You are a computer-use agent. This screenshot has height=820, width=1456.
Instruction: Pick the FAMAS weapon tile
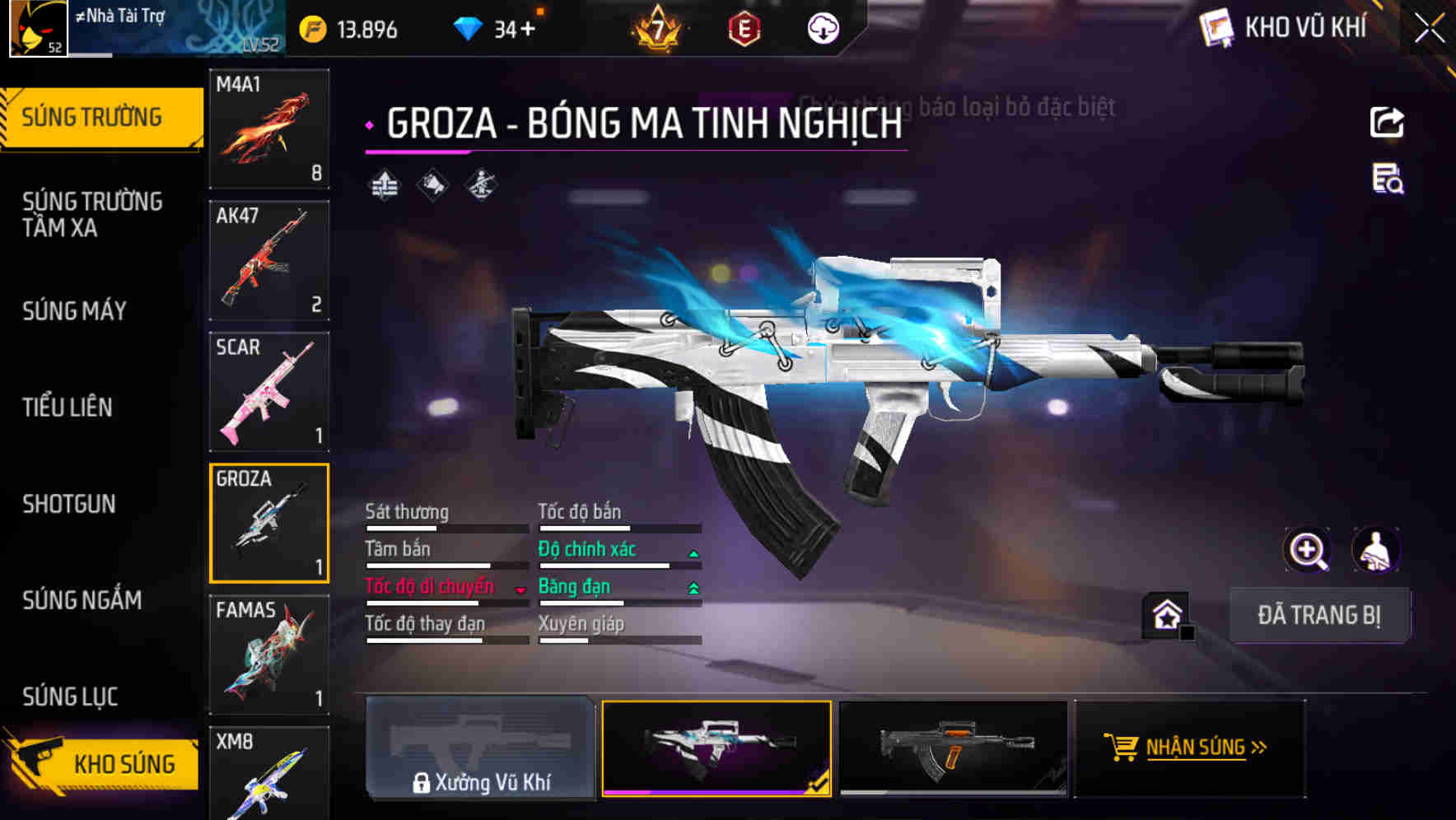coord(269,655)
